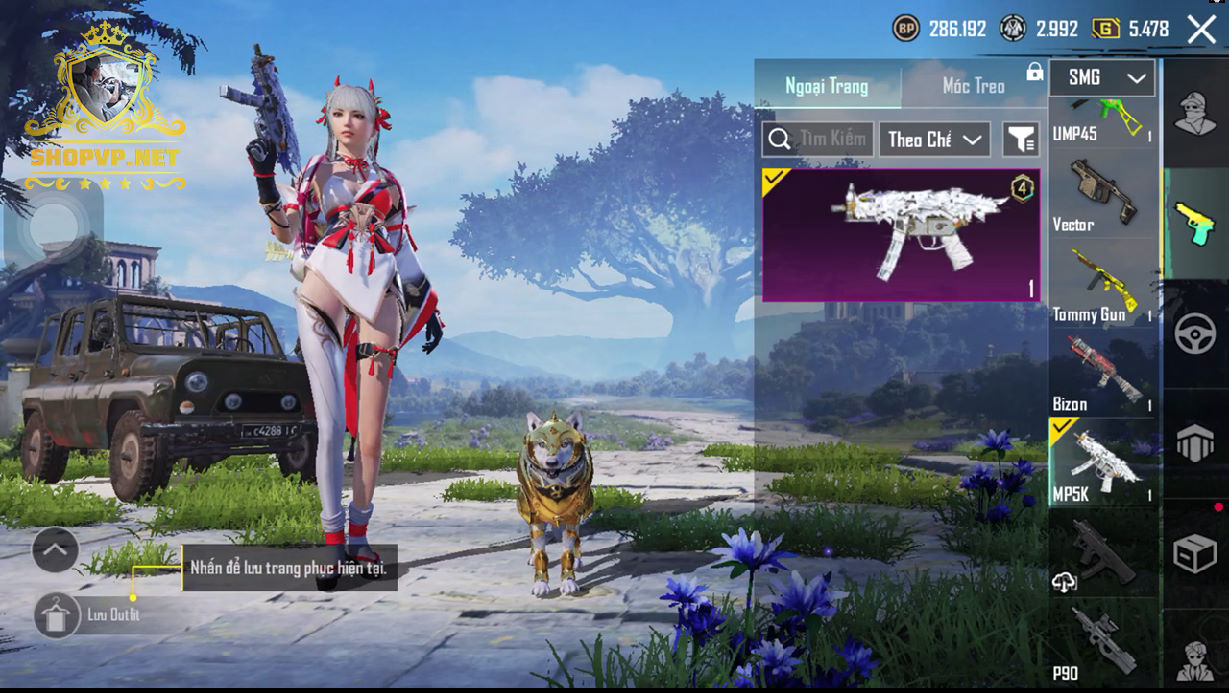Open the Theo Chế sort dropdown
Image resolution: width=1229 pixels, height=693 pixels.
click(934, 139)
